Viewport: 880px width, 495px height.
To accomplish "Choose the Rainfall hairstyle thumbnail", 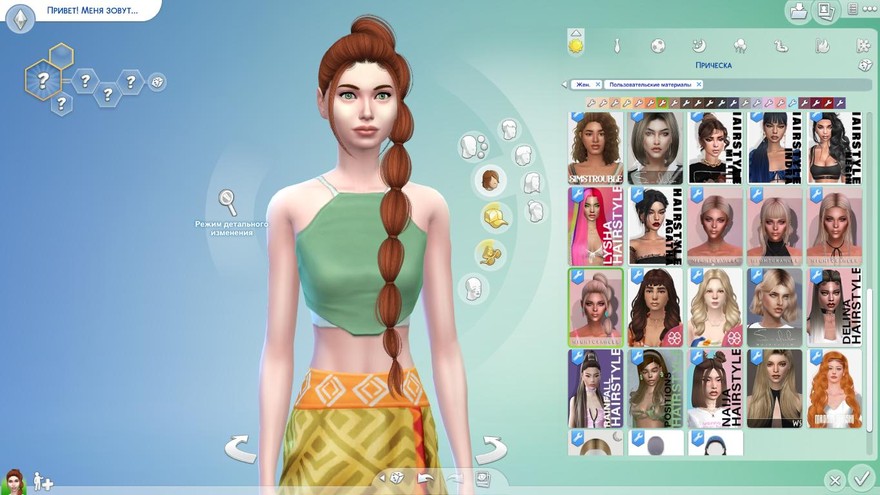I will [x=595, y=387].
